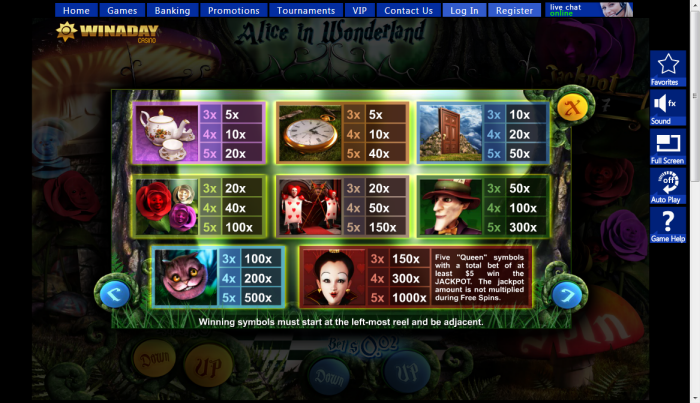View the Promotions page

click(x=233, y=11)
